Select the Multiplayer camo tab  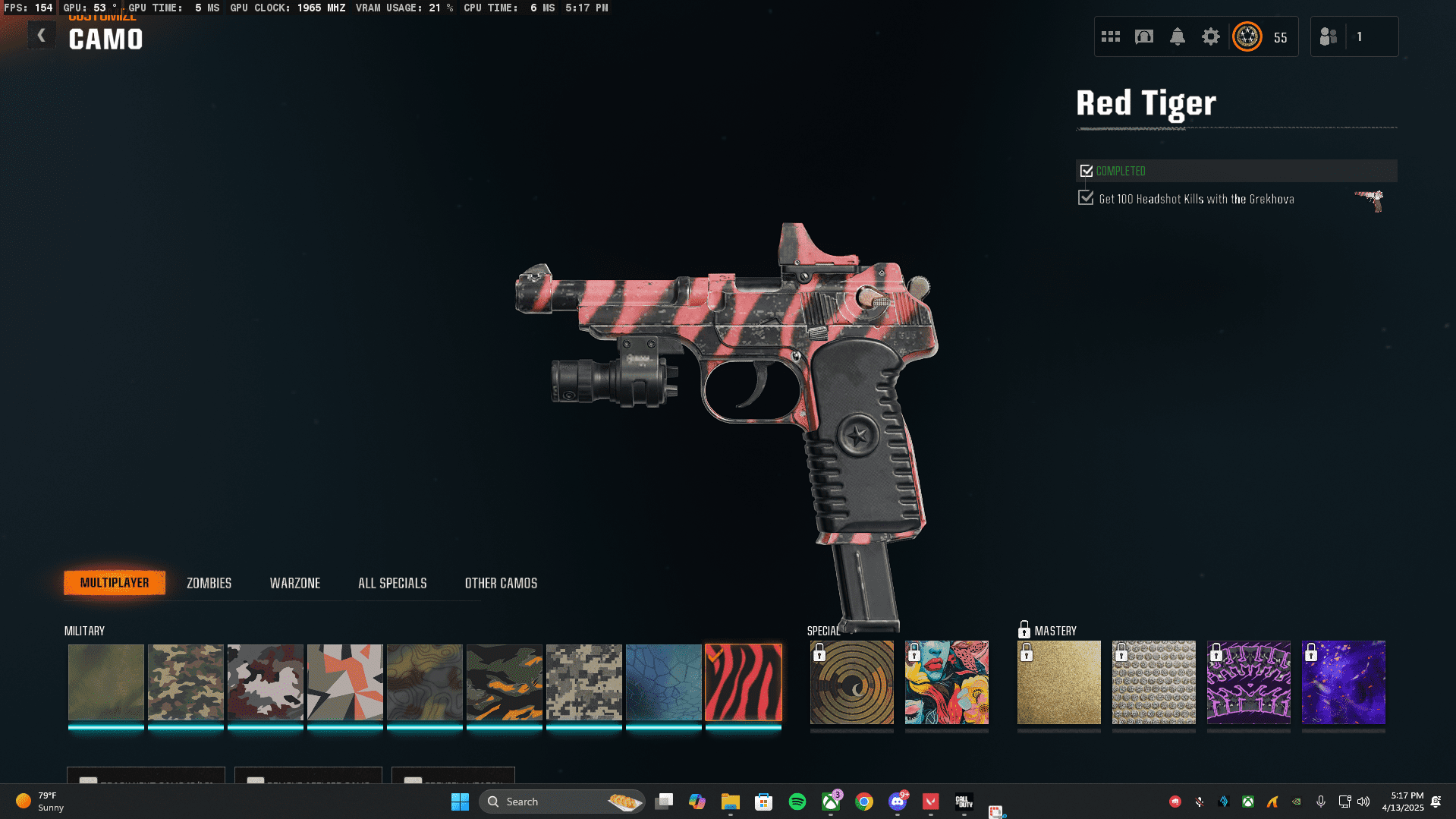coord(115,583)
